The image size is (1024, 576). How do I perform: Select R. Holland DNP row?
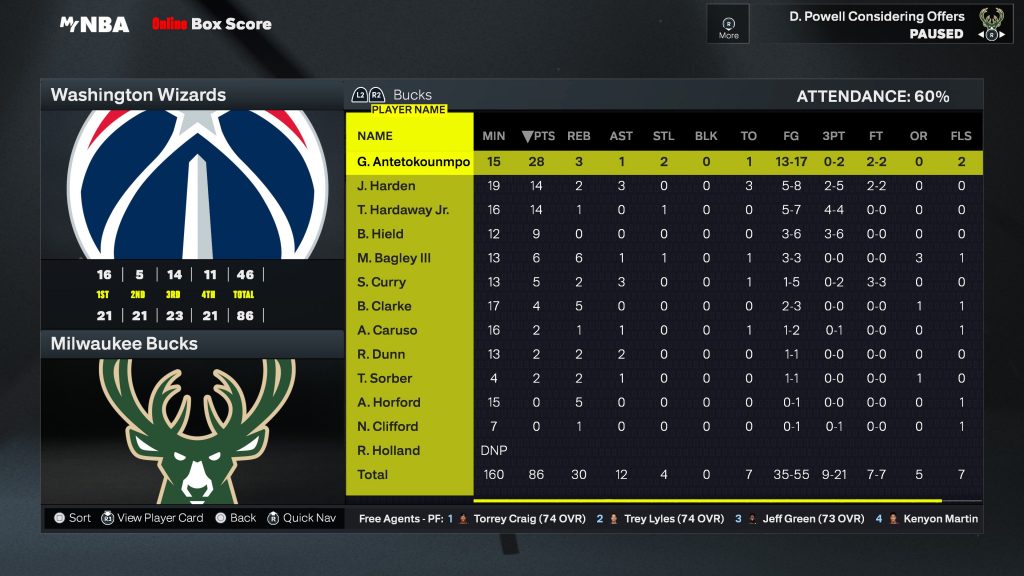tap(388, 450)
